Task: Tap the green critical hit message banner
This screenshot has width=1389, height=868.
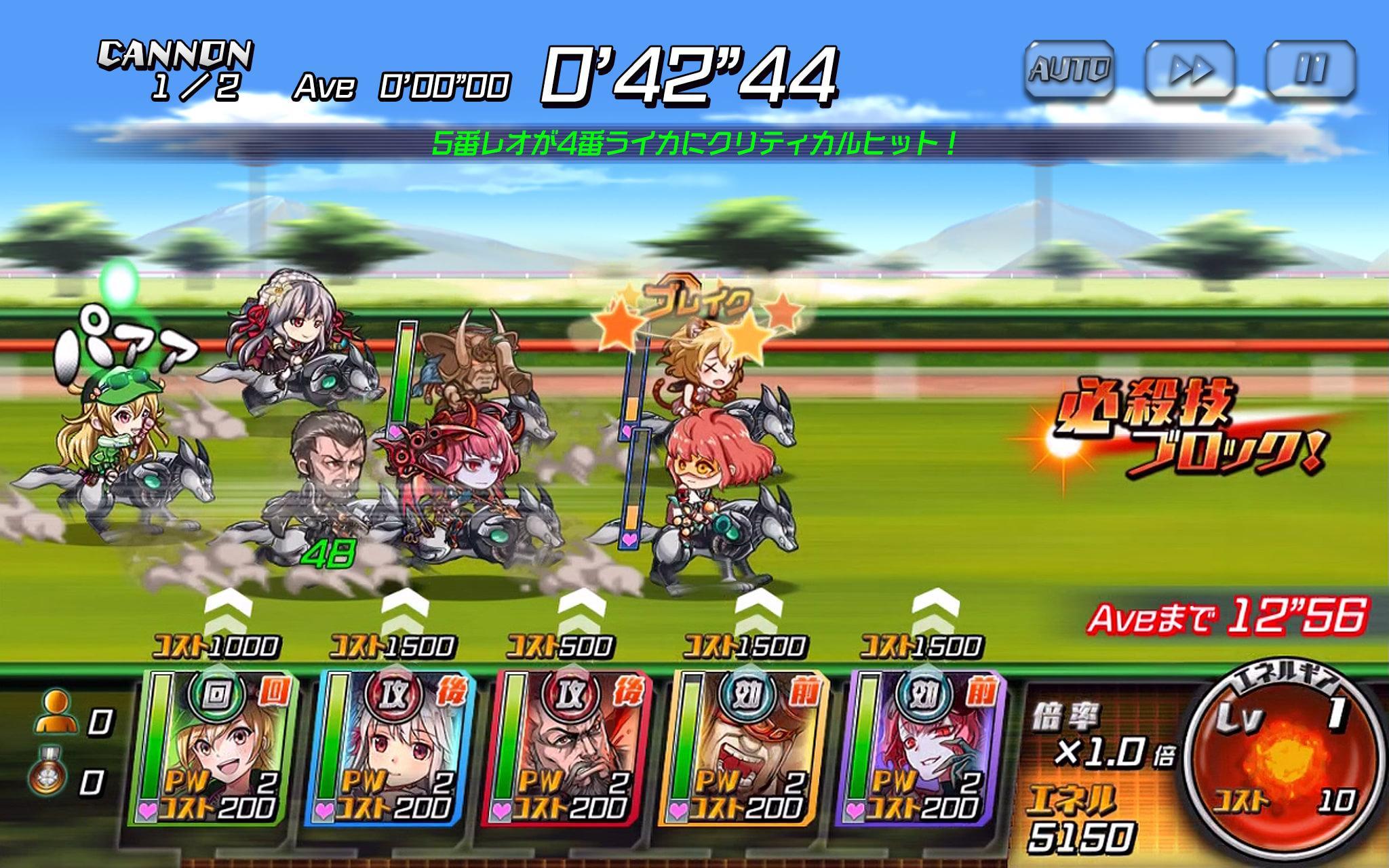Action: coord(694,142)
